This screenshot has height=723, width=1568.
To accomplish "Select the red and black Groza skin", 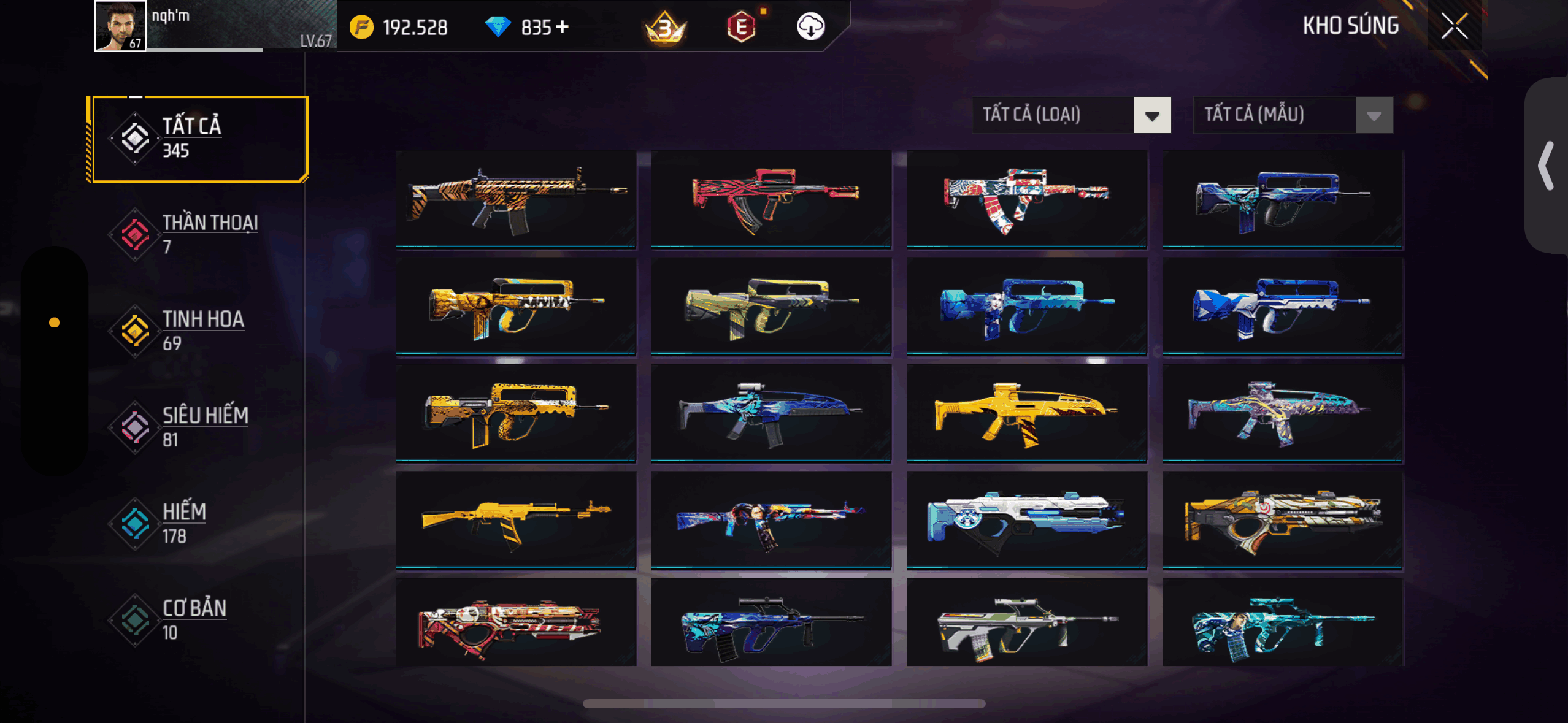I will pyautogui.click(x=771, y=199).
